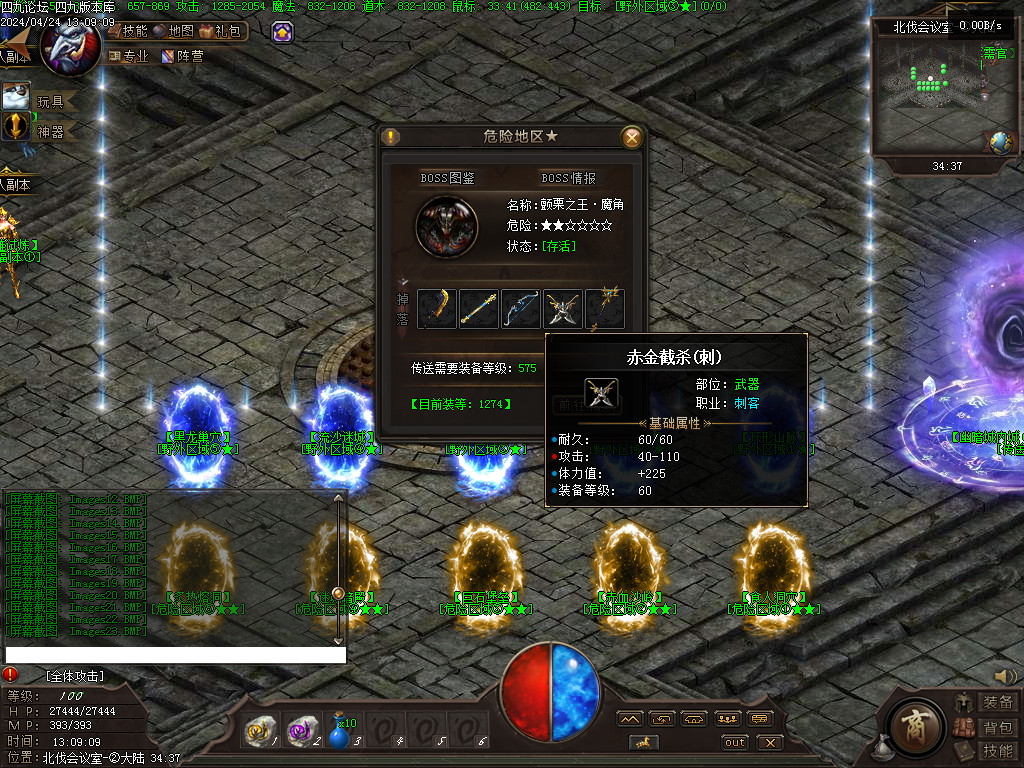Viewport: 1024px width, 768px height.
Task: Select the blue bow drop item
Action: click(520, 309)
